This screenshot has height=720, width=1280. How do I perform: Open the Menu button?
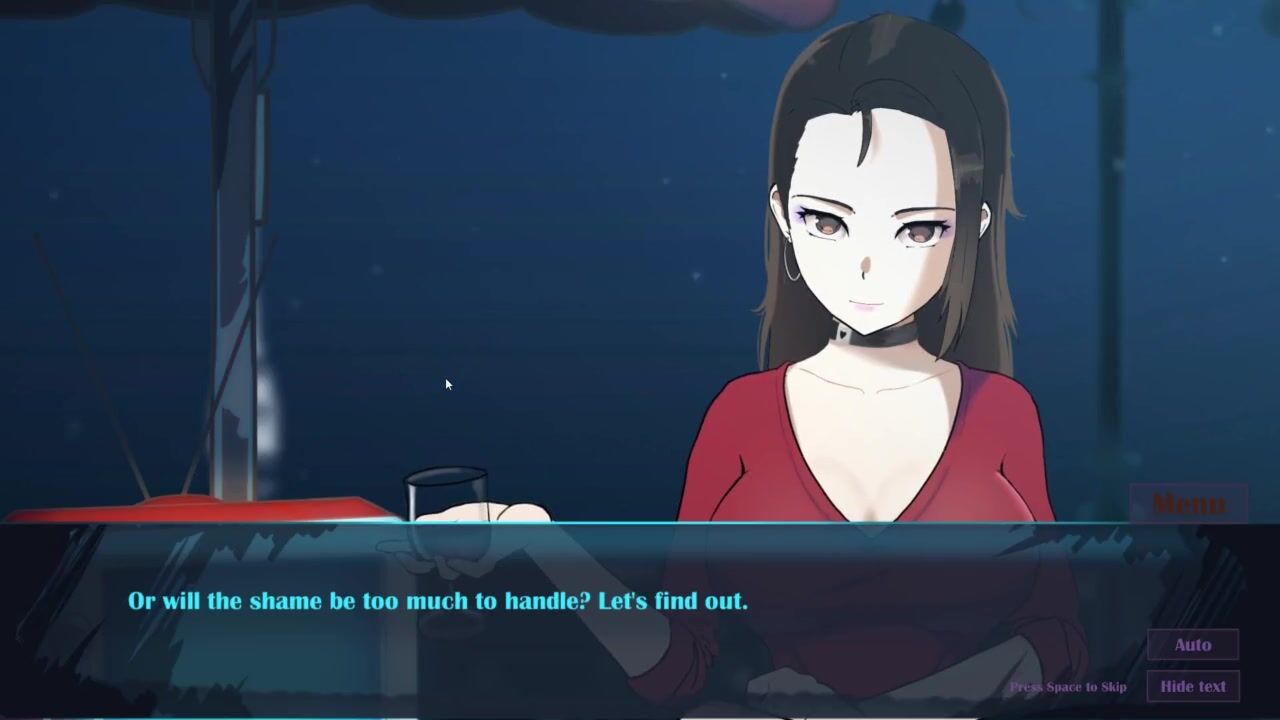(x=1188, y=503)
